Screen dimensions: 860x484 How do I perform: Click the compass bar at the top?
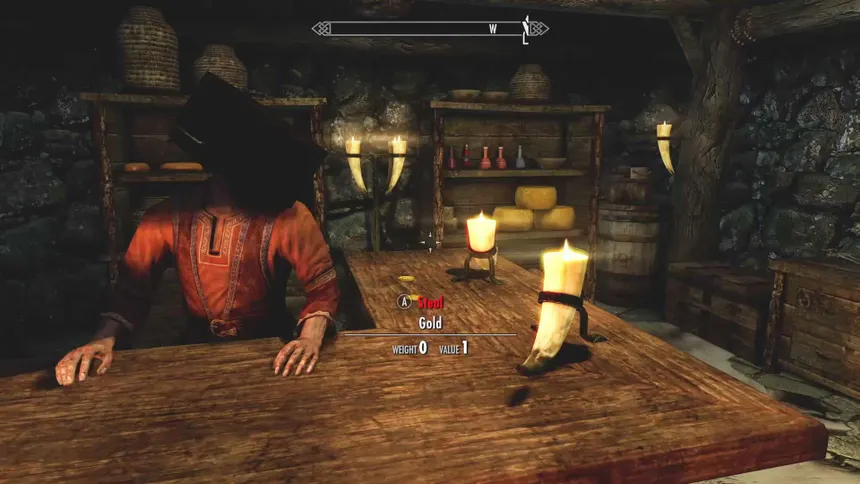coord(430,29)
